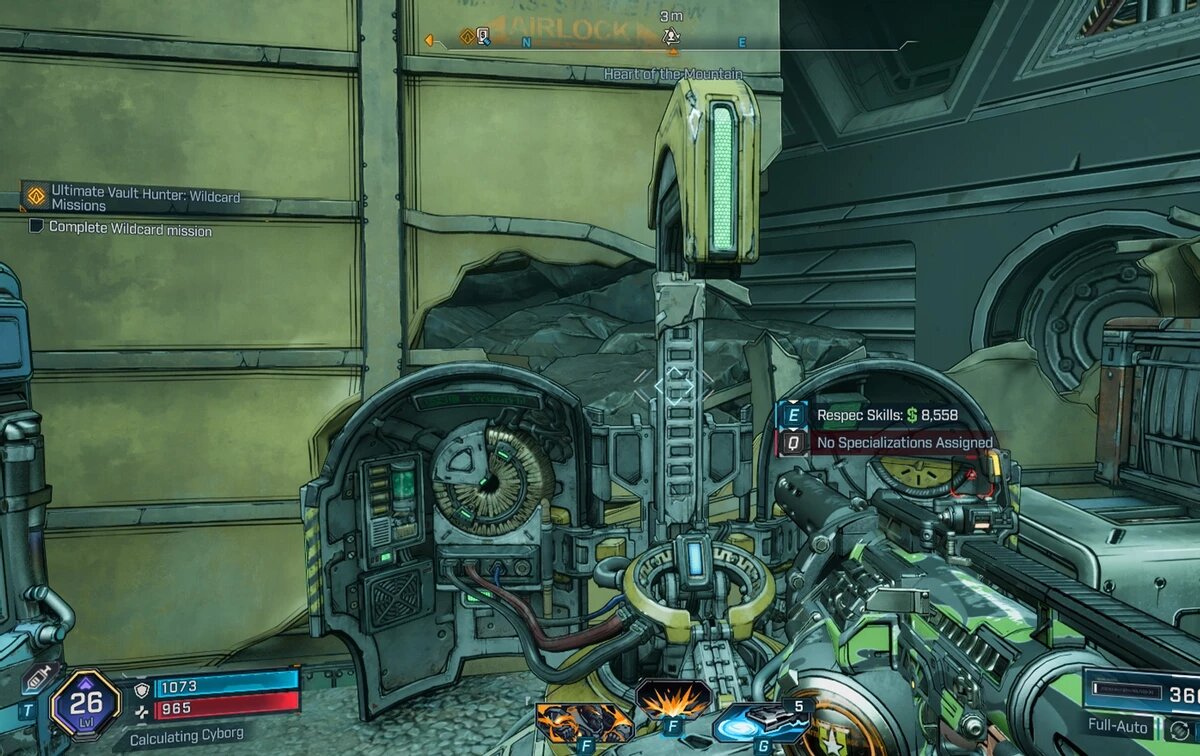Click the Complete Wildcard mission objective checkbox
This screenshot has height=756, width=1200.
click(36, 227)
